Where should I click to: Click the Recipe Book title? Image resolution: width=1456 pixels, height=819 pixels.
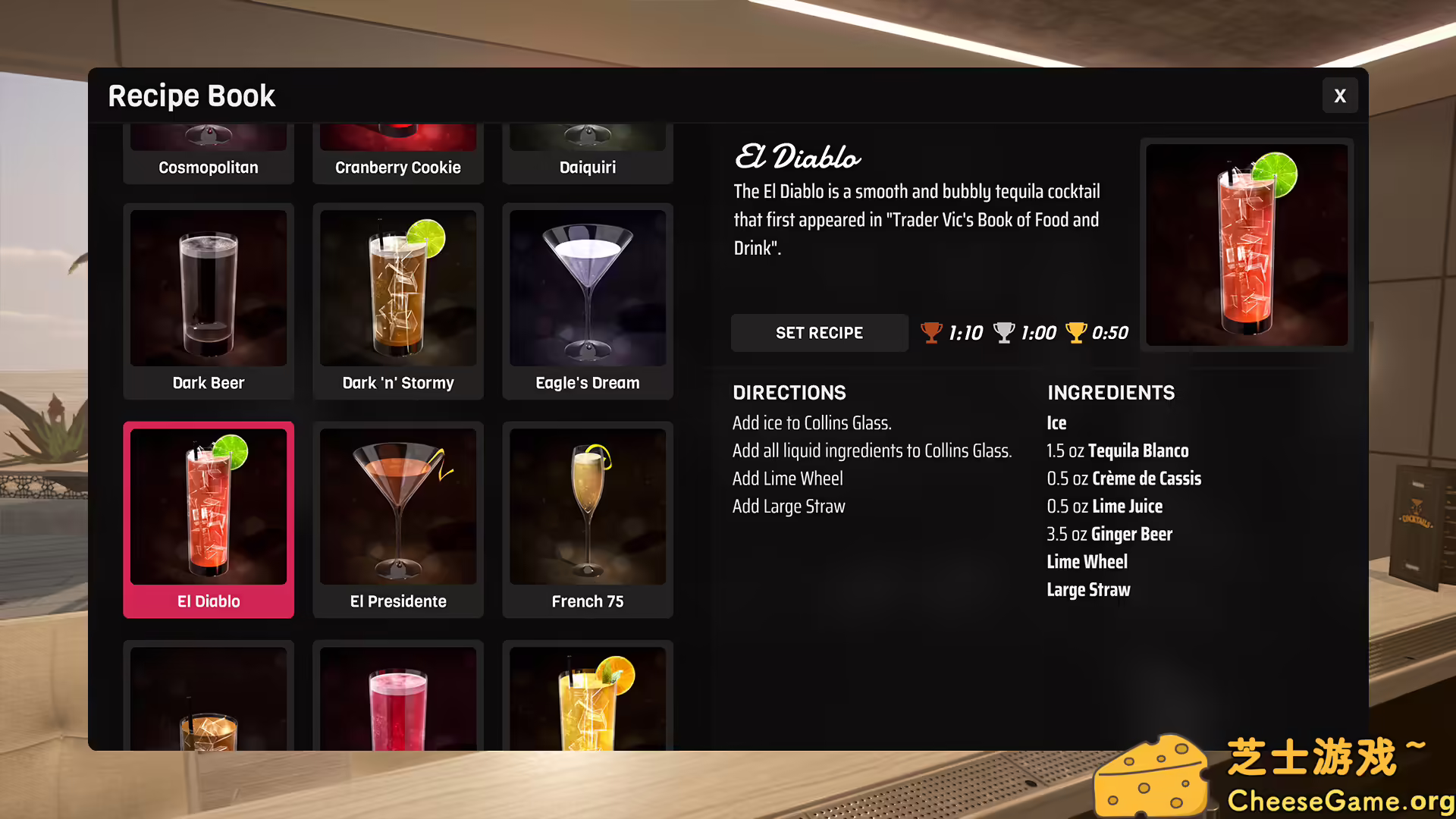tap(190, 96)
